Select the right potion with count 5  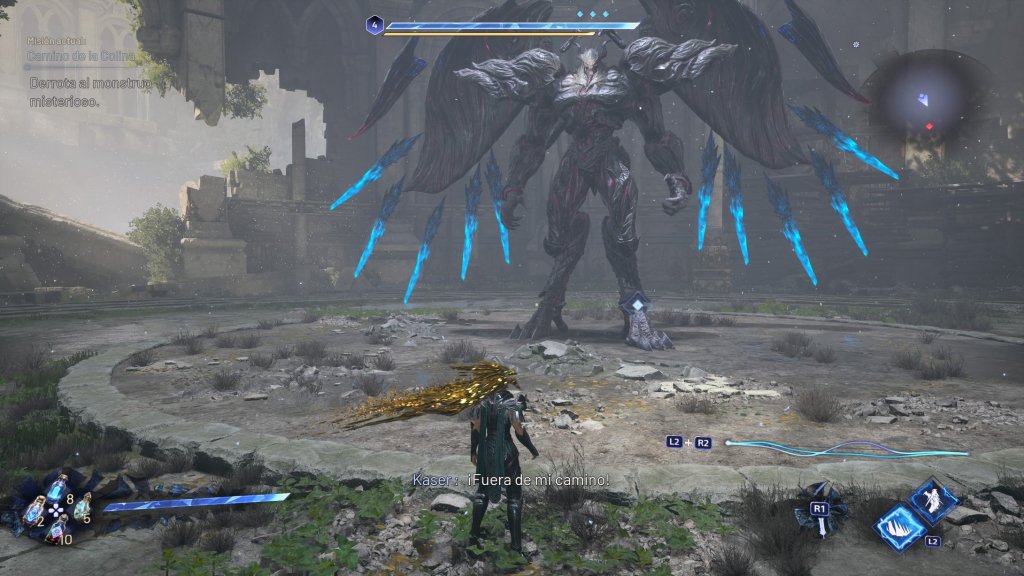80,508
